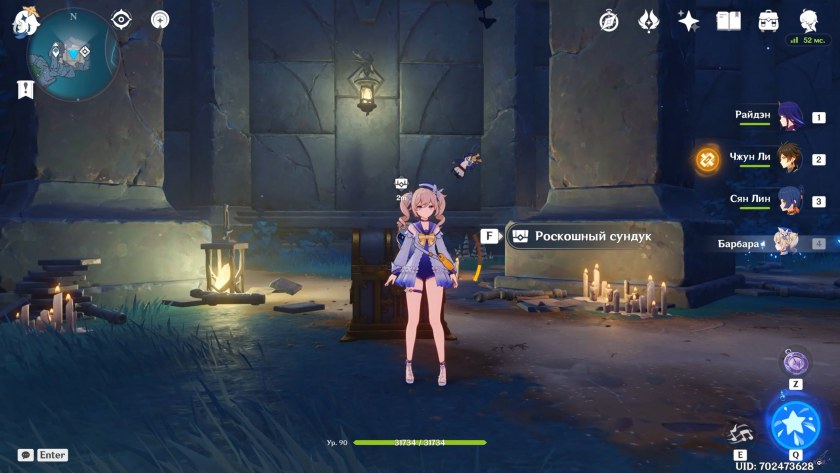Switch to party member Райдэн

[791, 117]
